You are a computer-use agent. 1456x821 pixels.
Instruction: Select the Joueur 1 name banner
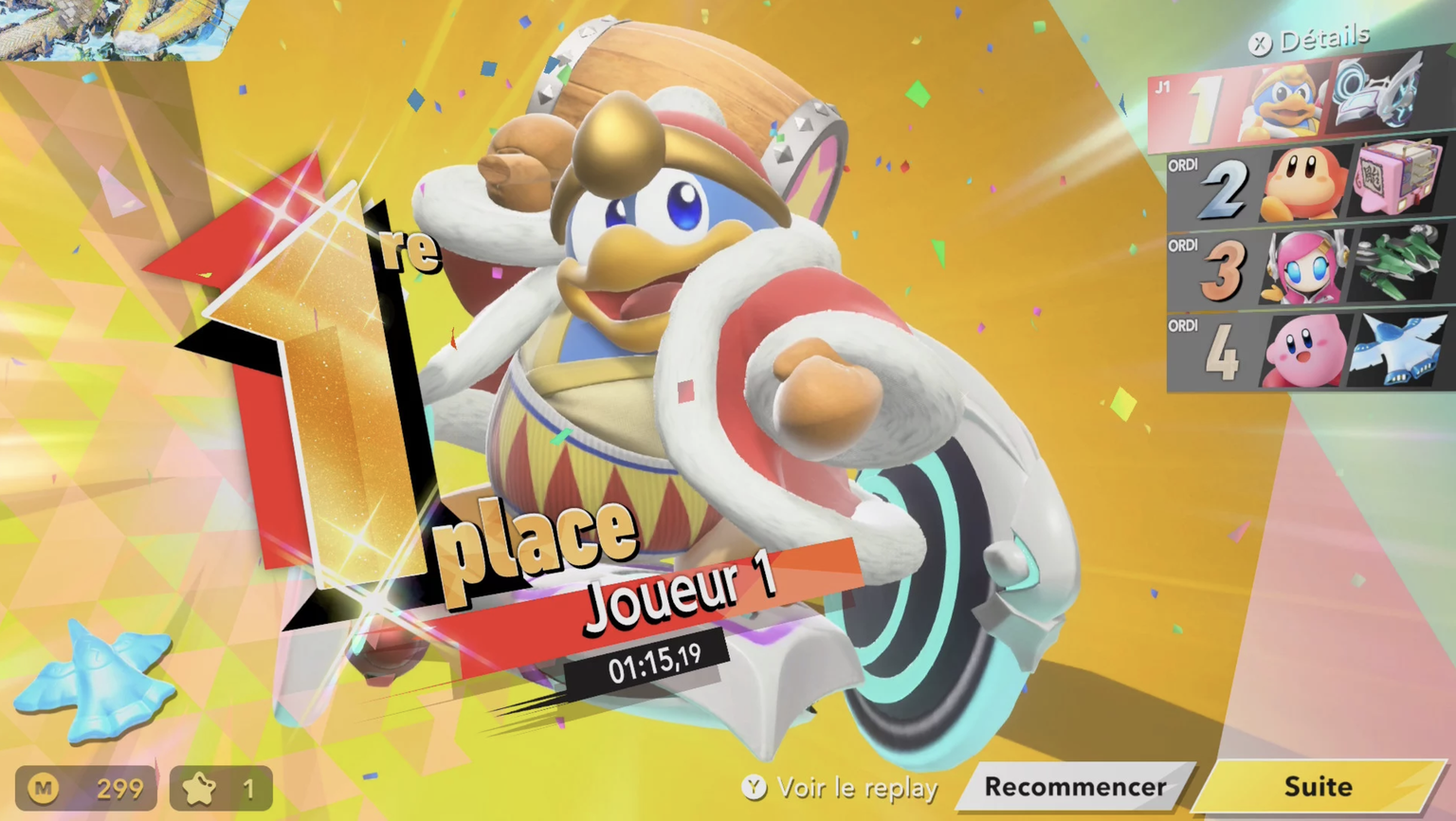[x=684, y=593]
